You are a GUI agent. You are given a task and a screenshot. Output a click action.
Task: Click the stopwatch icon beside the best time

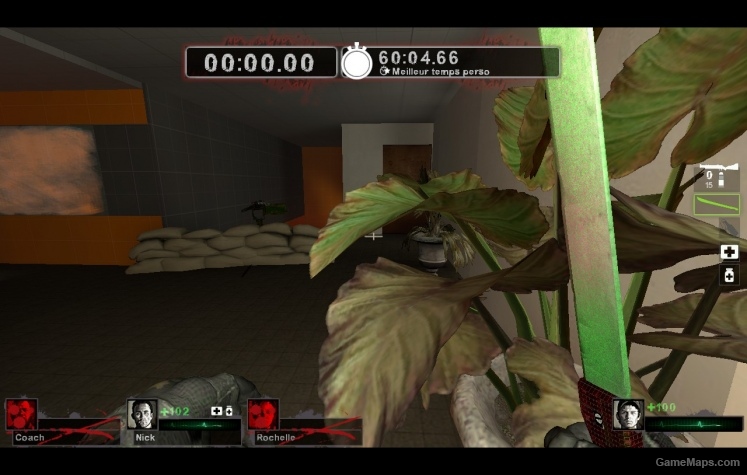tap(357, 62)
